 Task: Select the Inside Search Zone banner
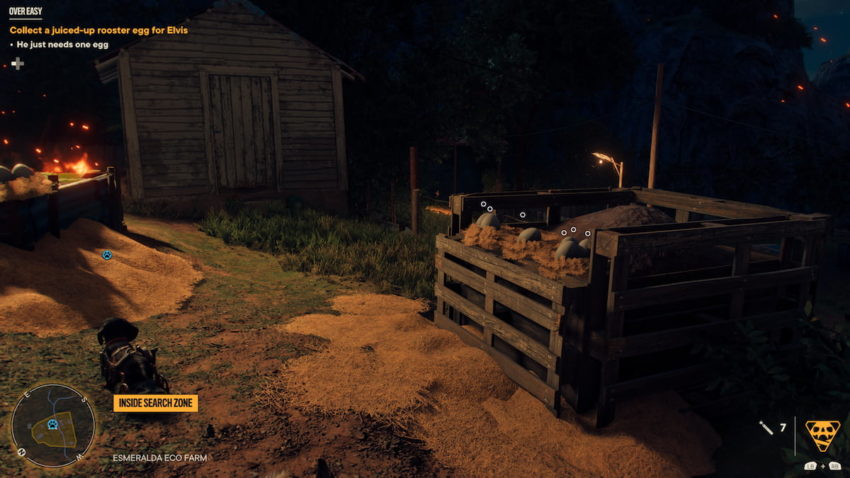pos(155,403)
